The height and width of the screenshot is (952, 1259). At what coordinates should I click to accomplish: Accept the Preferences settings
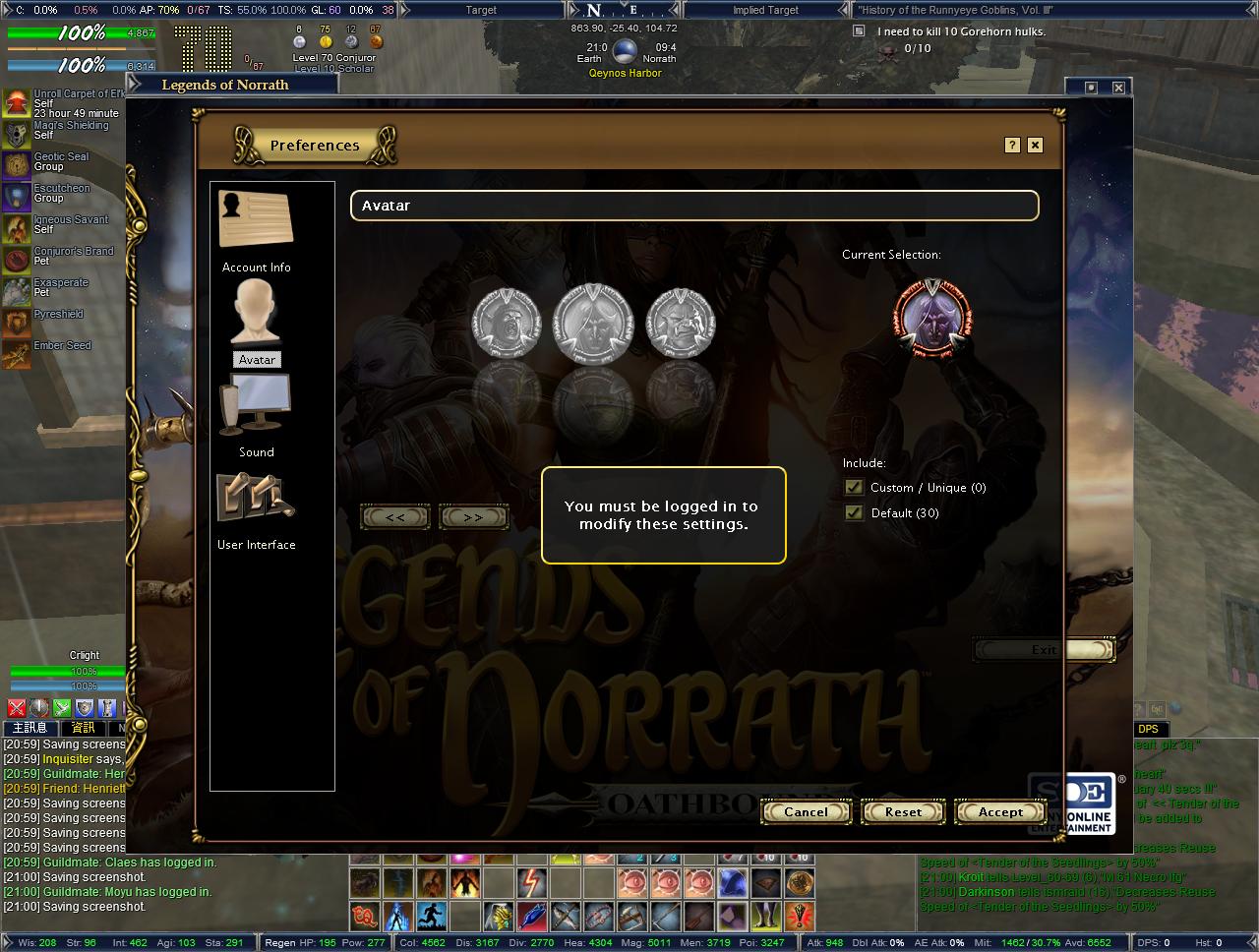[1000, 812]
